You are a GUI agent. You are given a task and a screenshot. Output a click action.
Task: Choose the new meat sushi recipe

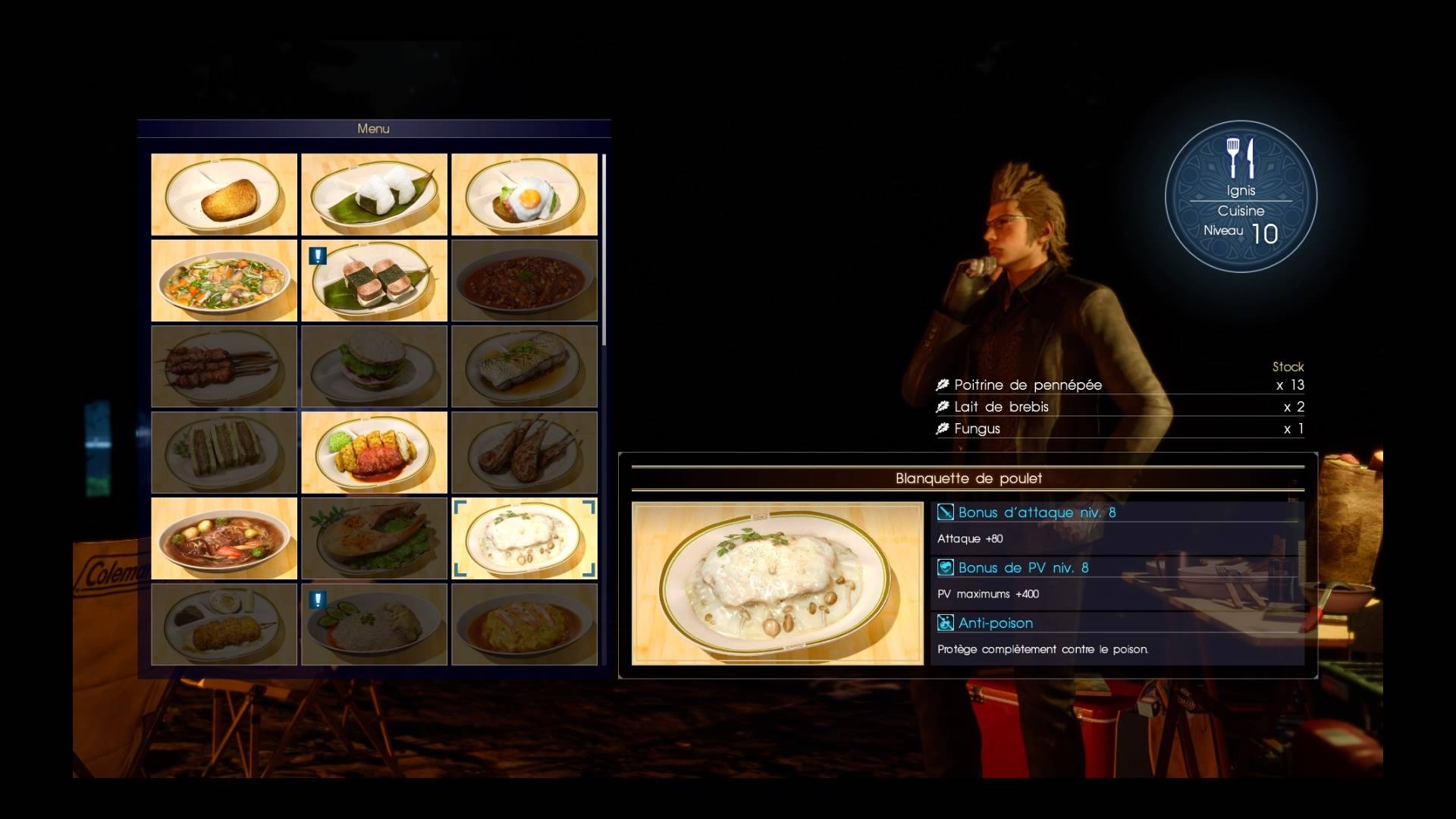click(374, 281)
